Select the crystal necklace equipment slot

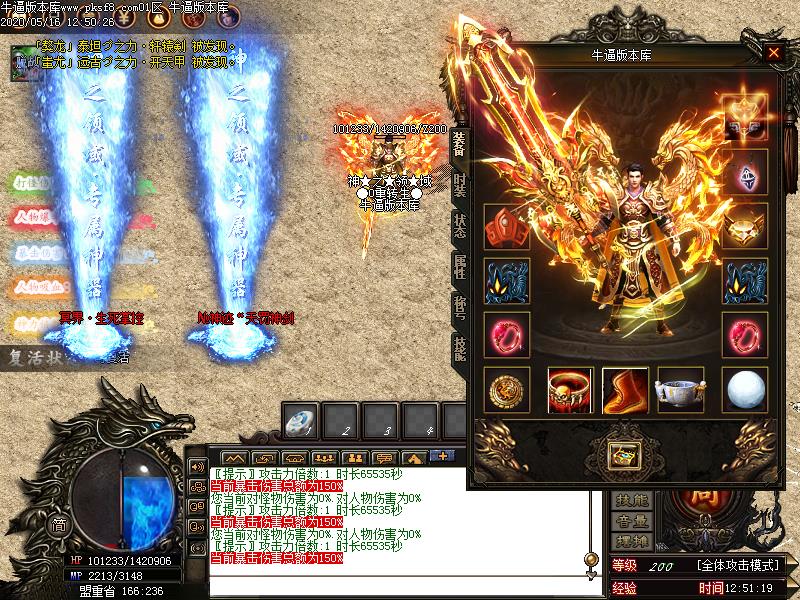pyautogui.click(x=745, y=172)
